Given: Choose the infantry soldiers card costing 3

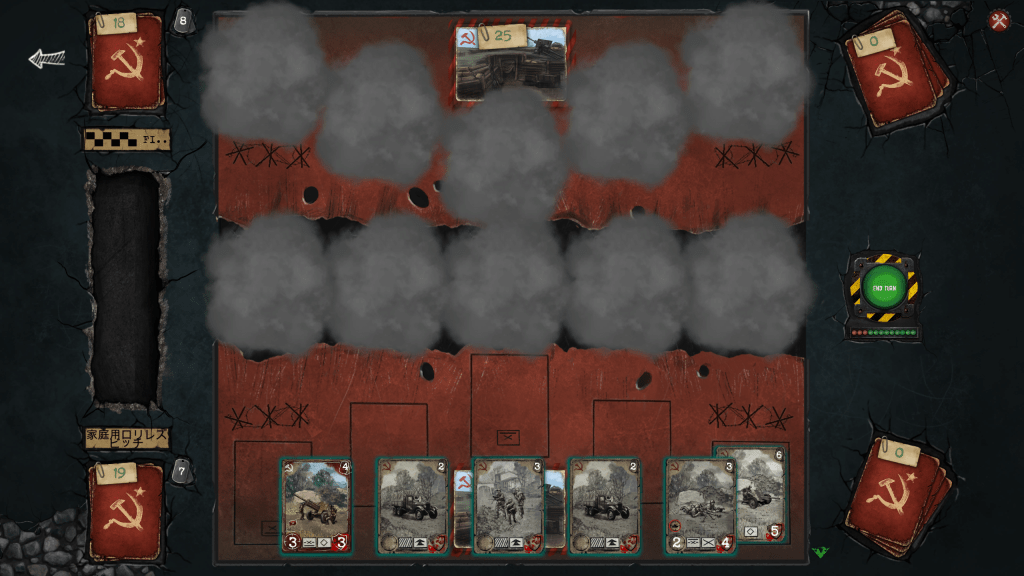Looking at the screenshot, I should pyautogui.click(x=507, y=505).
